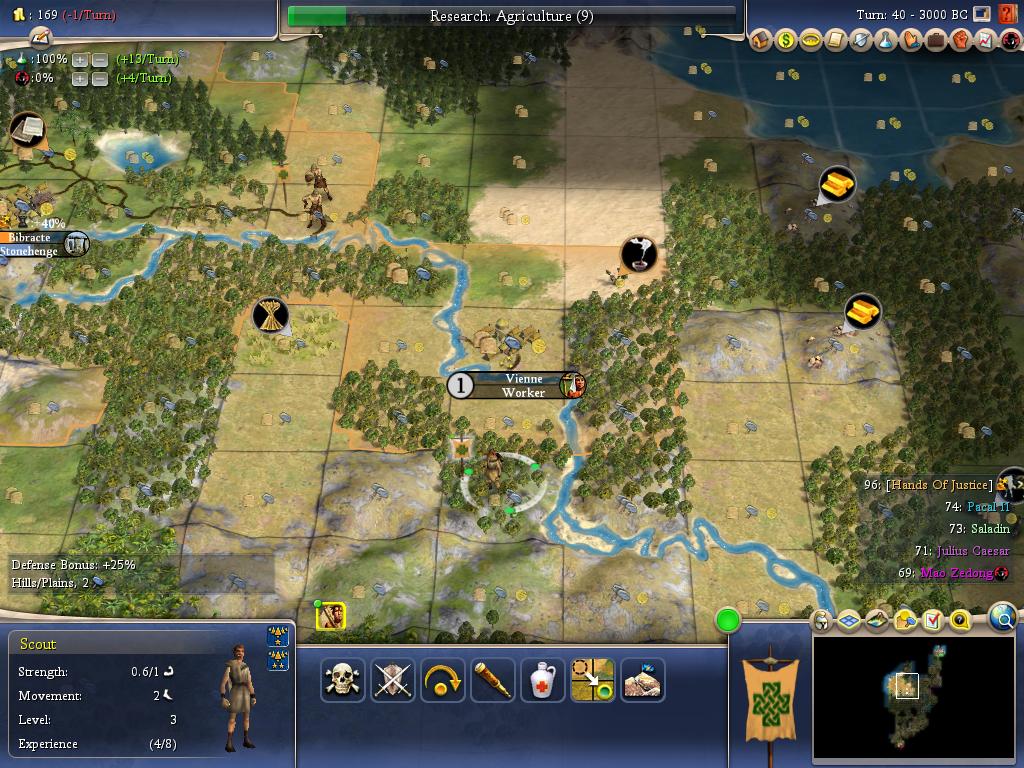The height and width of the screenshot is (768, 1024).
Task: Use the heal jug action
Action: 543,680
